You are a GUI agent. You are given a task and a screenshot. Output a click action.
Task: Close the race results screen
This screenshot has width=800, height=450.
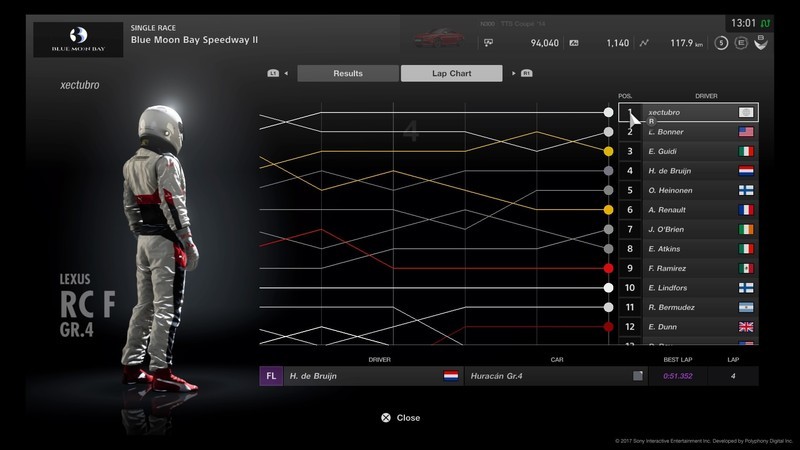400,418
